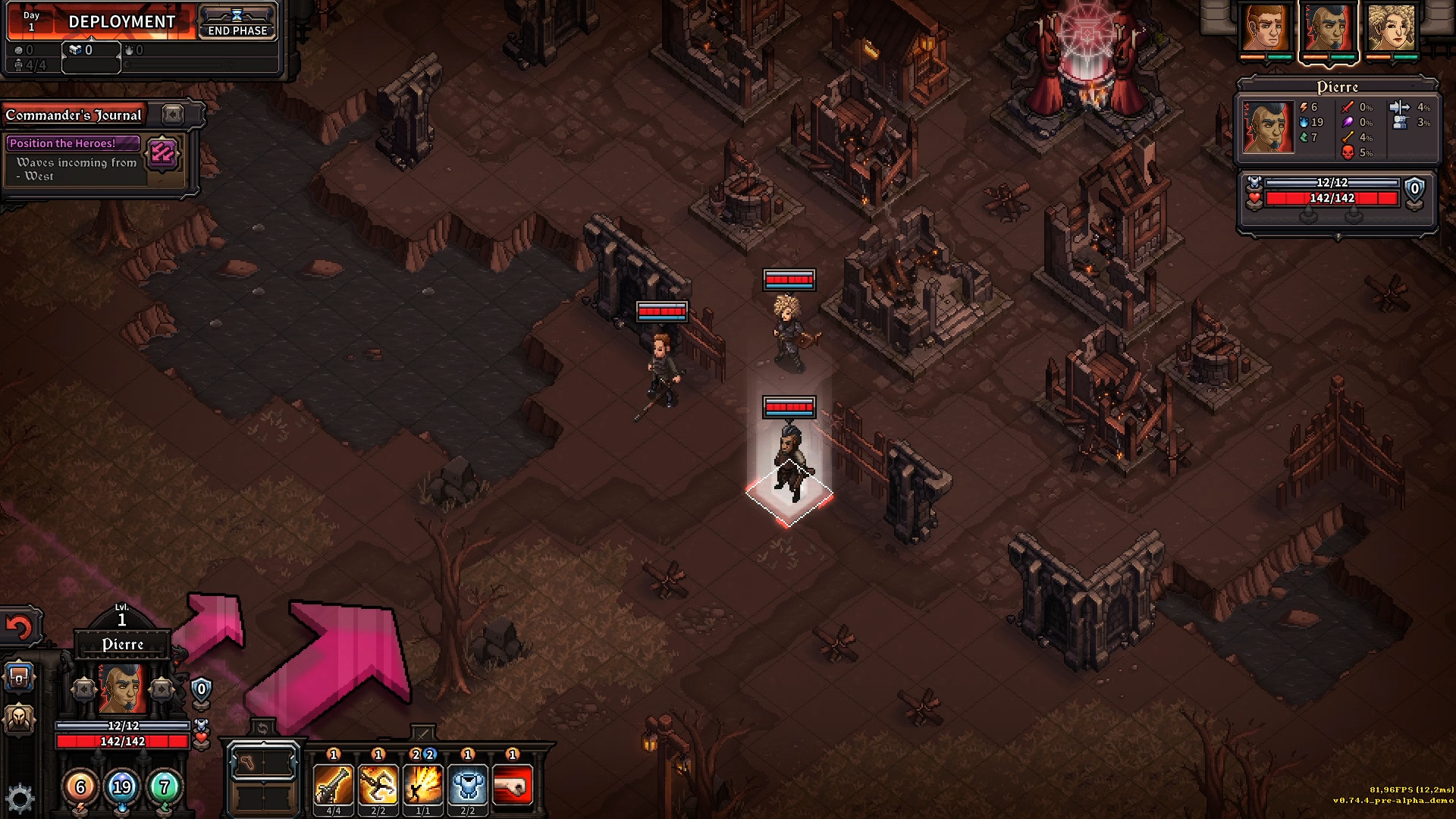1456x819 pixels.
Task: Activate the rifle shot skill
Action: (x=333, y=785)
